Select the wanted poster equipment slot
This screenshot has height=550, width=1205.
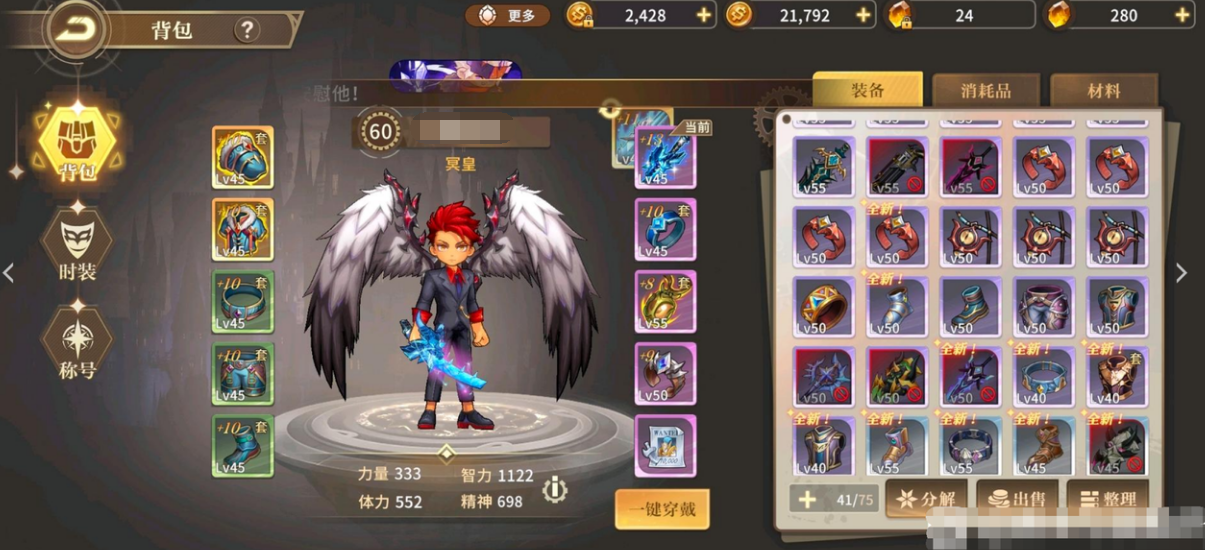[665, 446]
